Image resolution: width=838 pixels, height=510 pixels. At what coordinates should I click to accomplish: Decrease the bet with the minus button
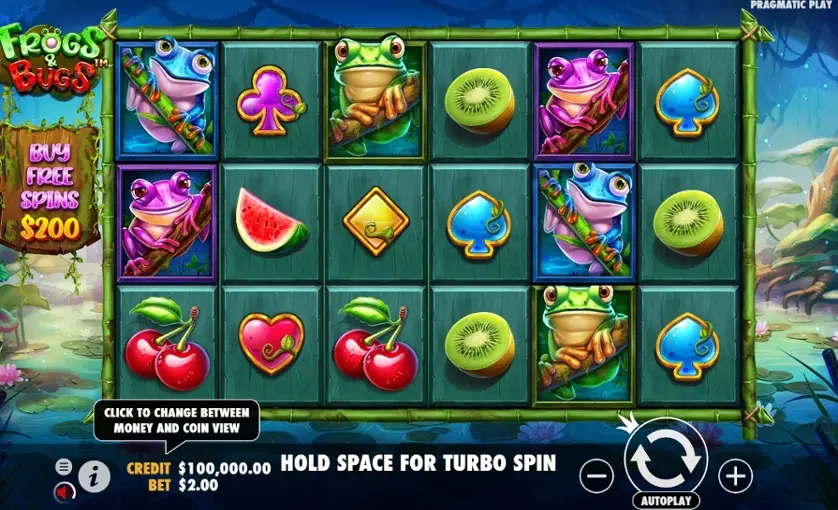tap(596, 476)
